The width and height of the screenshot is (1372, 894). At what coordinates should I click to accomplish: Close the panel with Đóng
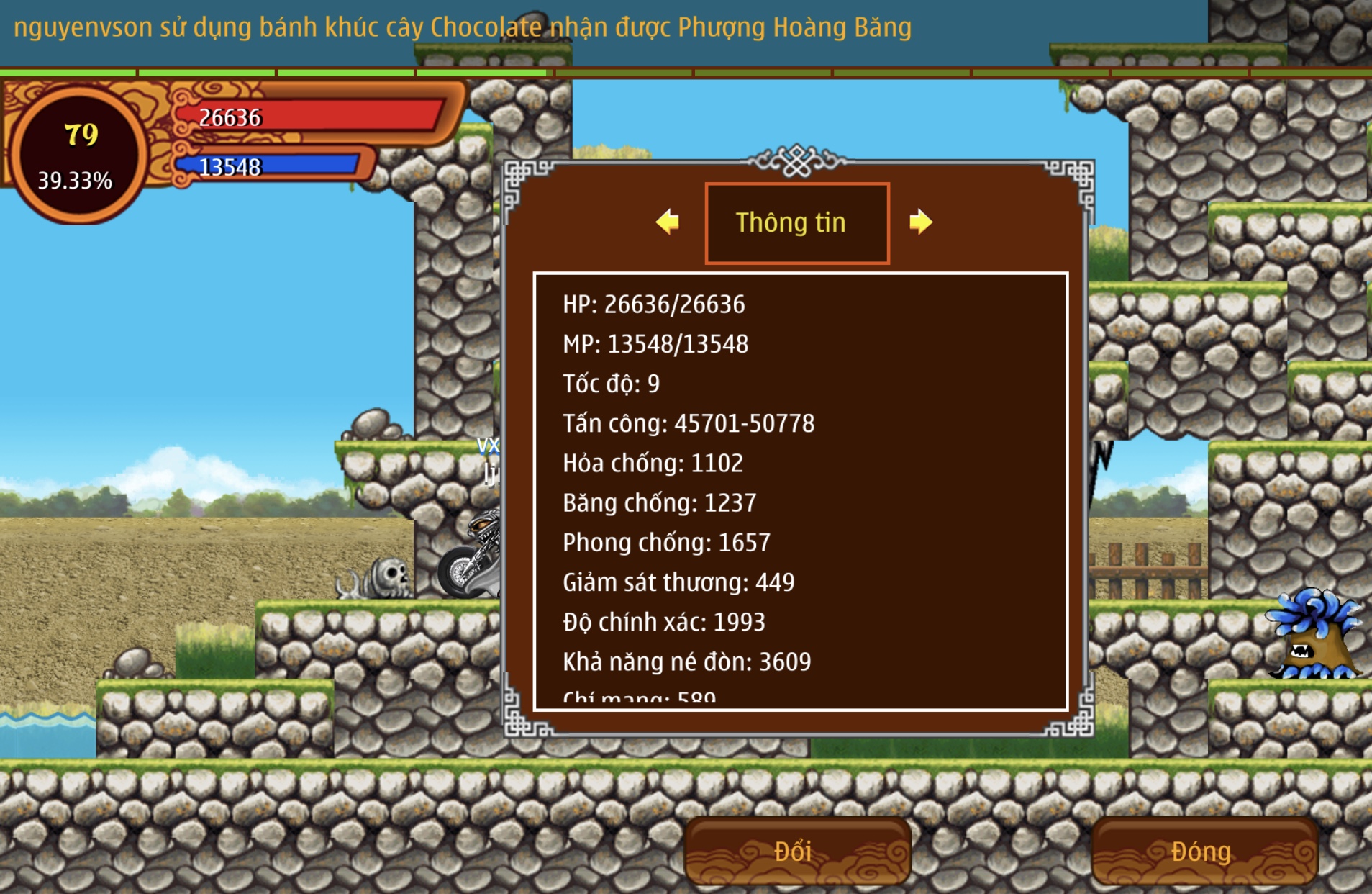click(x=1203, y=852)
